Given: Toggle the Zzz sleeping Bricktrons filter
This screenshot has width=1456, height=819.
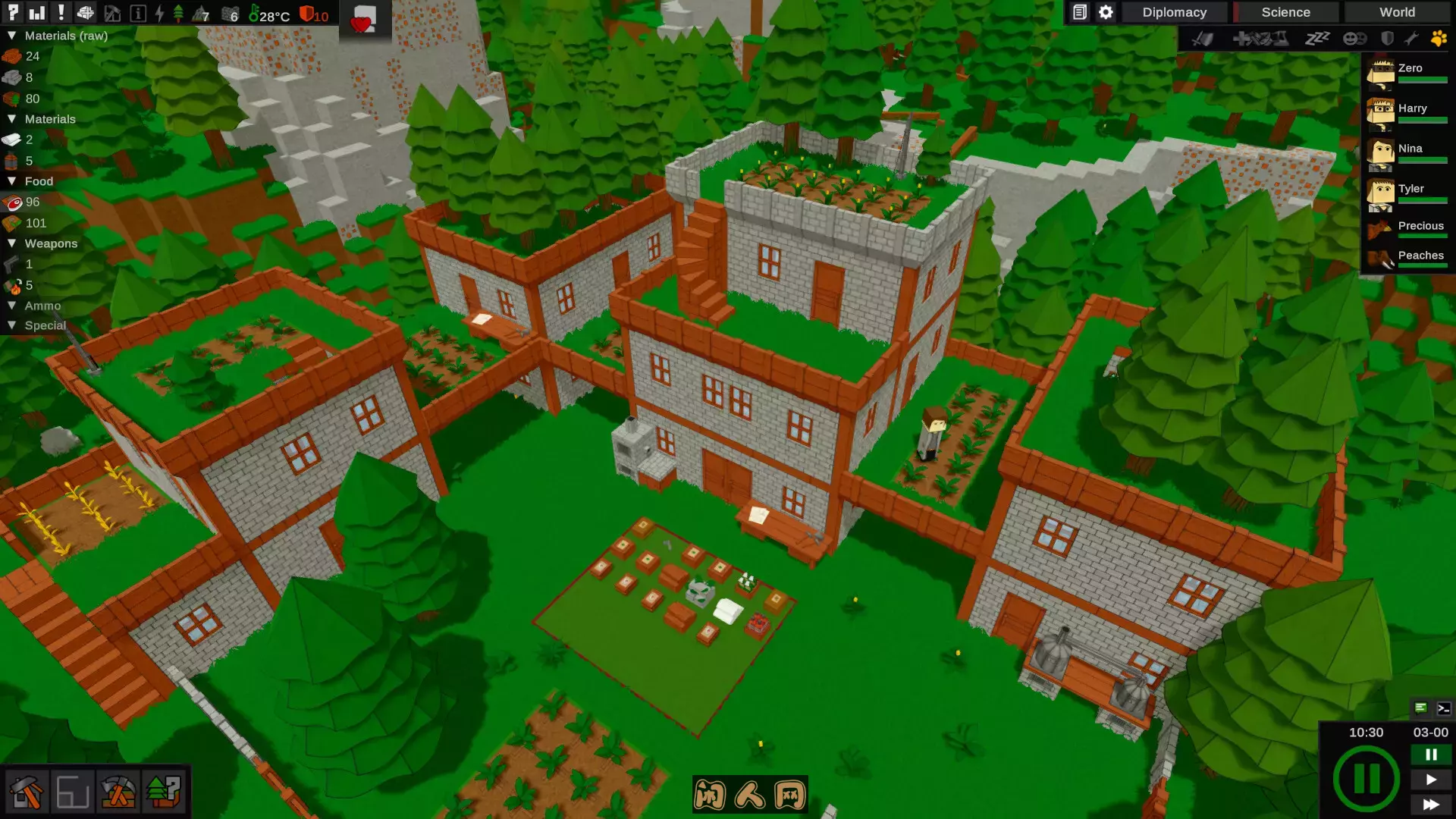Looking at the screenshot, I should [x=1318, y=39].
